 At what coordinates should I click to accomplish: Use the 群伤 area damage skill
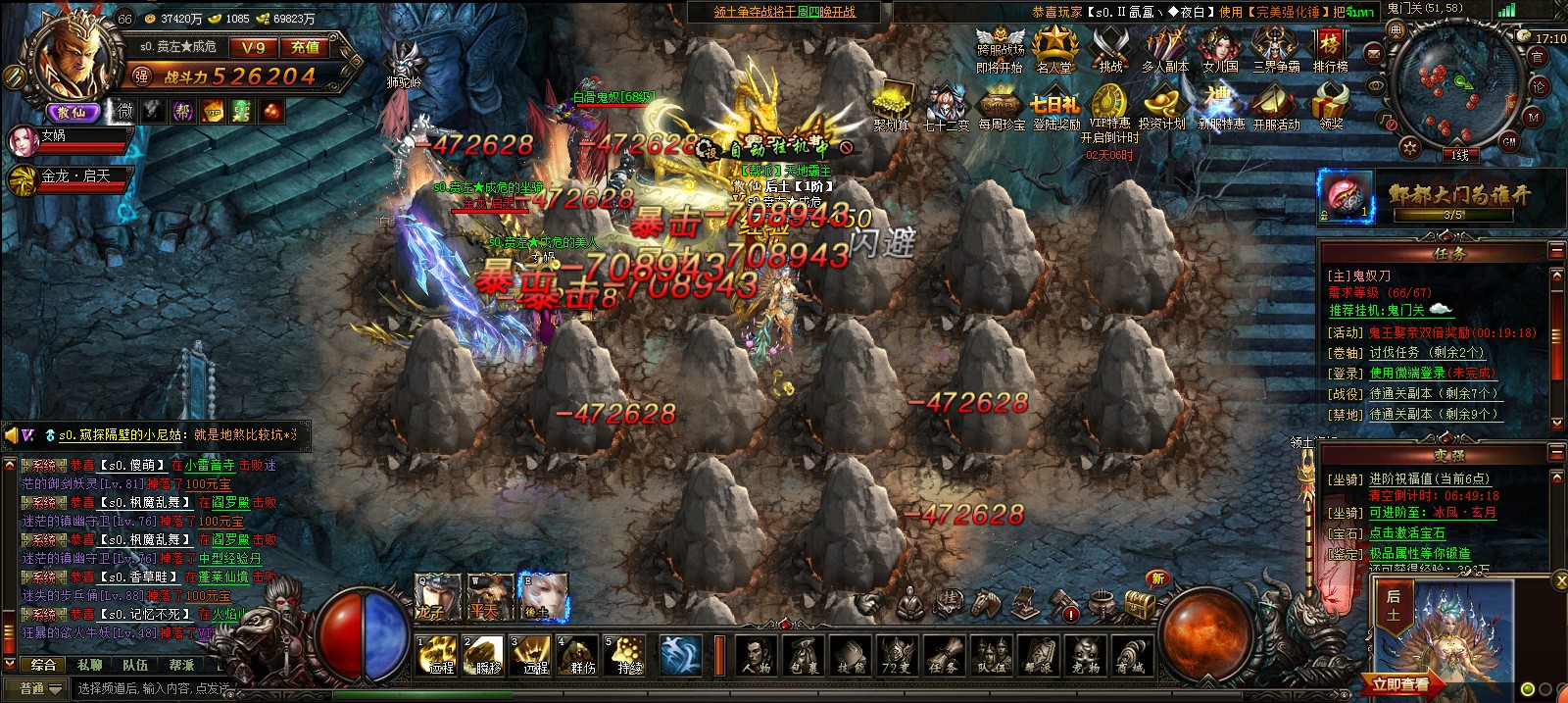[581, 655]
